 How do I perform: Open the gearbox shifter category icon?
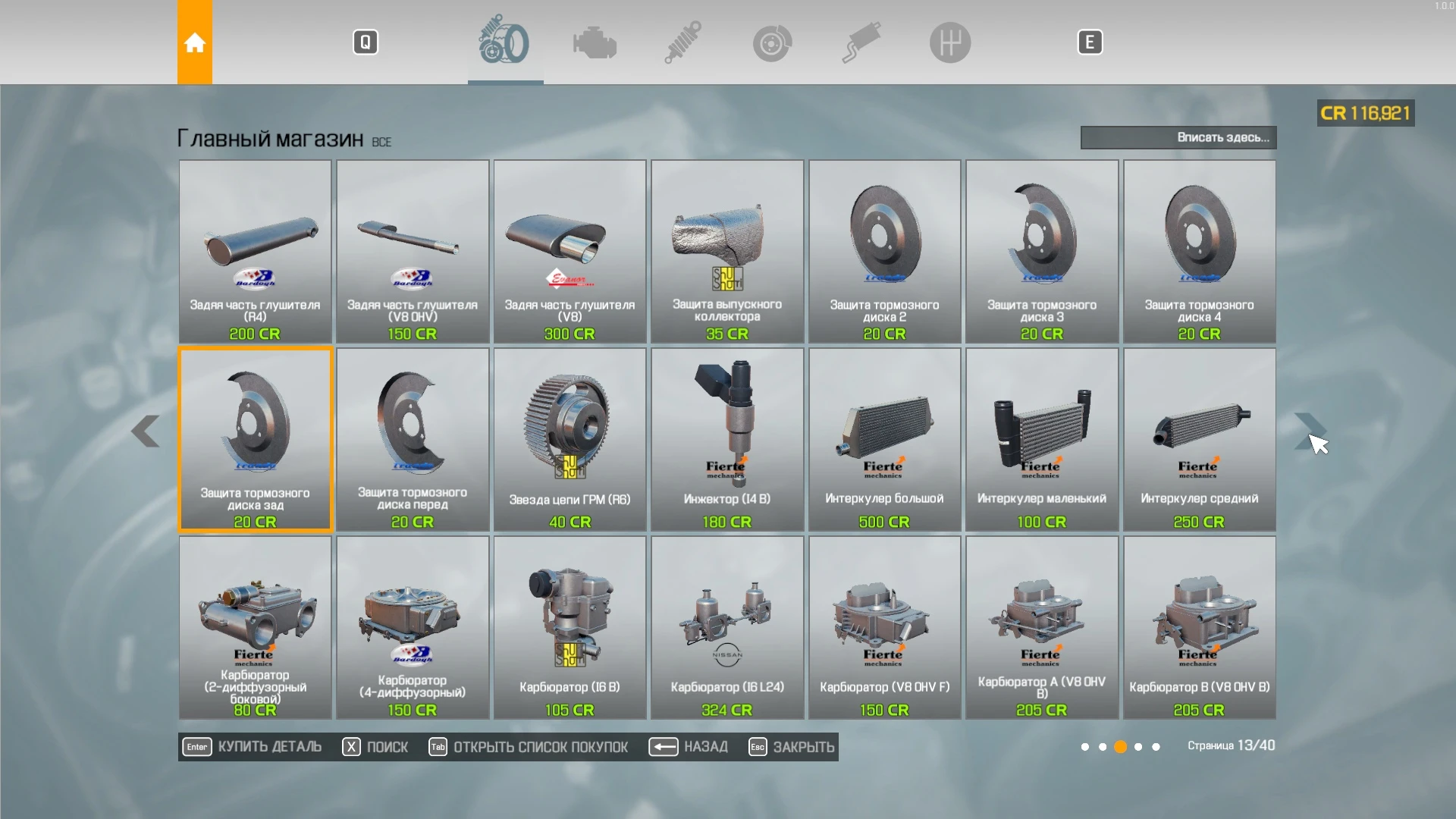950,42
